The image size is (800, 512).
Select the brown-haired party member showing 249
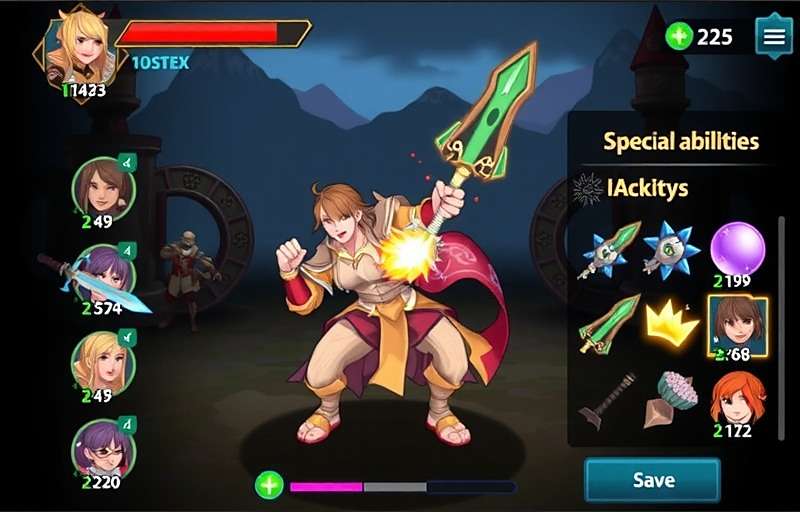coord(103,187)
